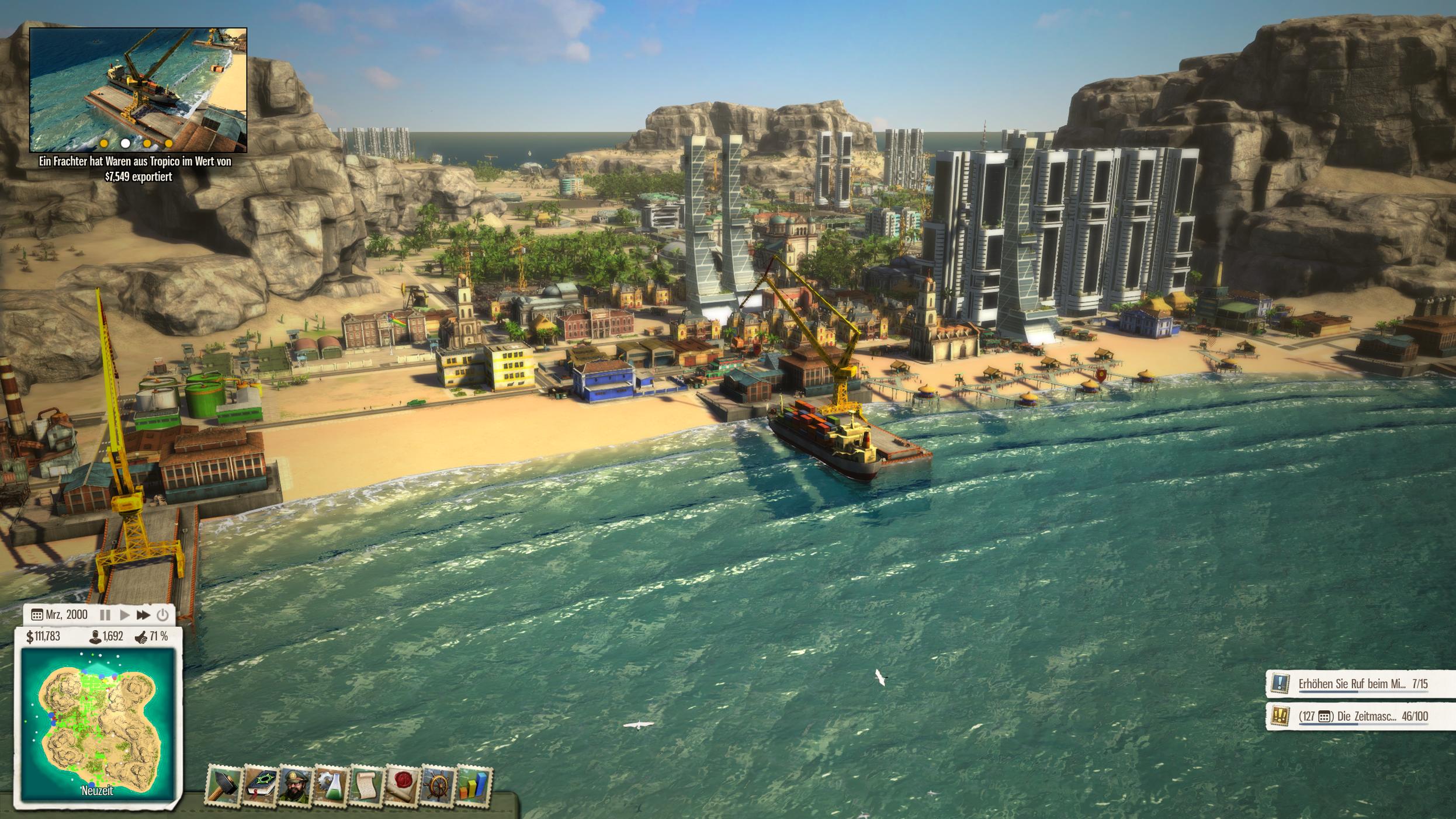Select the El Presidente portrait stamp
The image size is (1456, 819).
(296, 786)
